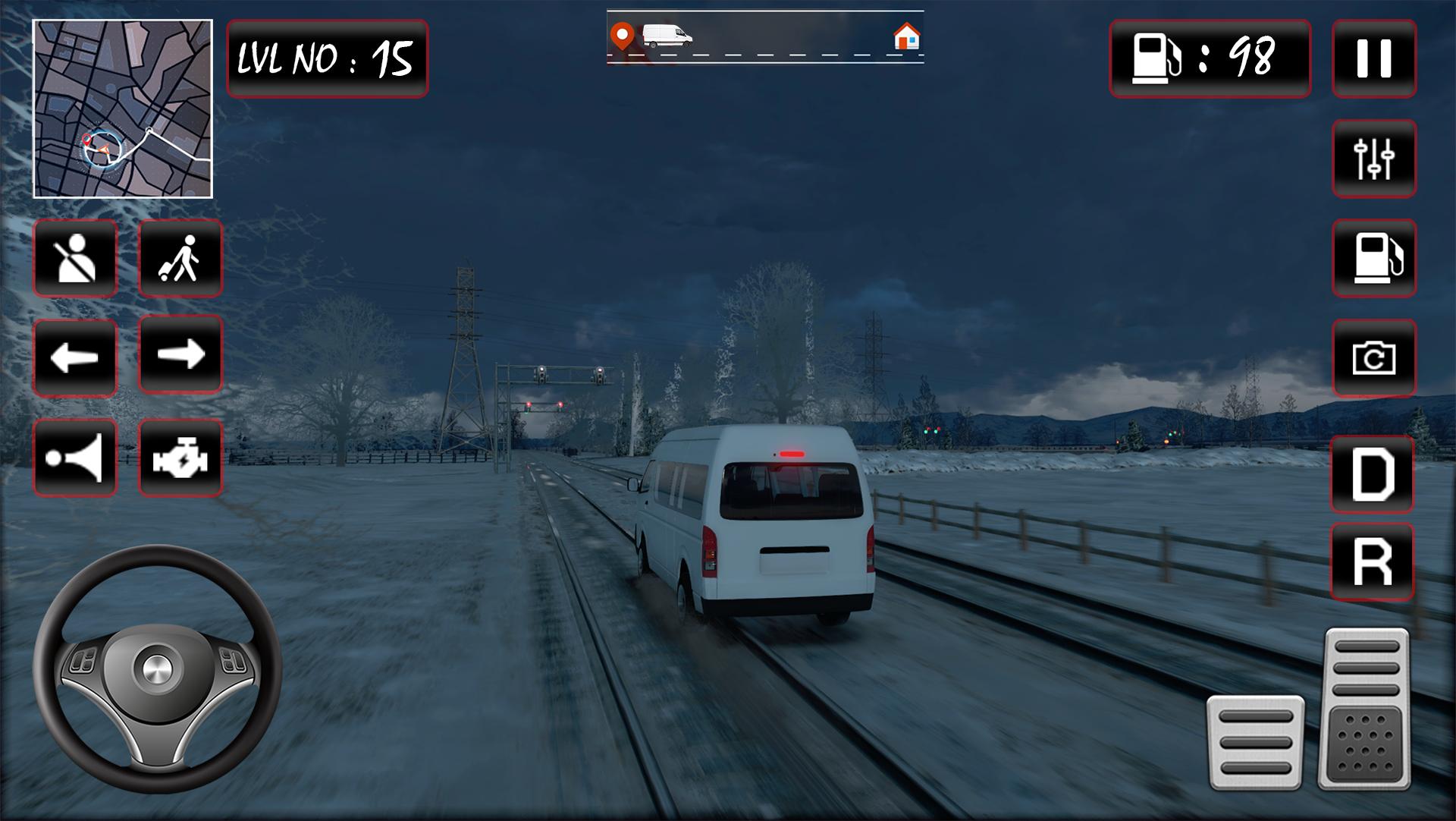Pause the game

click(x=1373, y=58)
